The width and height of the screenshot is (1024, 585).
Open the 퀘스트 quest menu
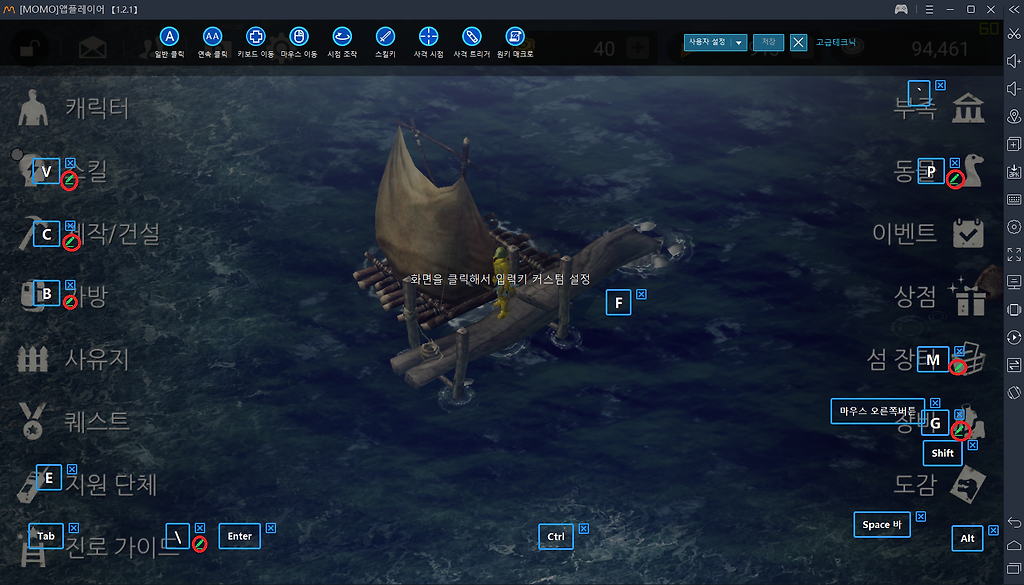click(x=97, y=421)
